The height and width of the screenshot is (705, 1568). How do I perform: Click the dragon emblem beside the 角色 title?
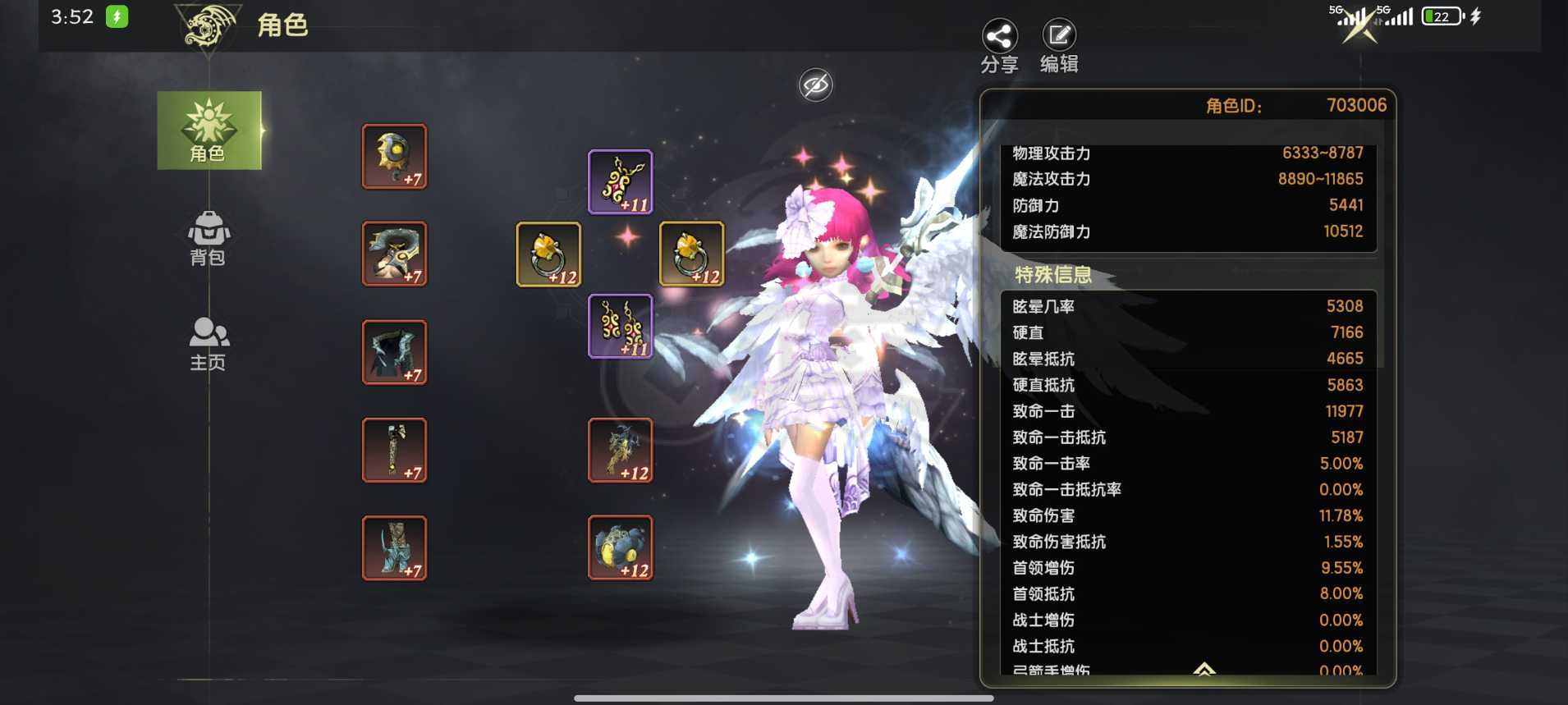(x=210, y=27)
